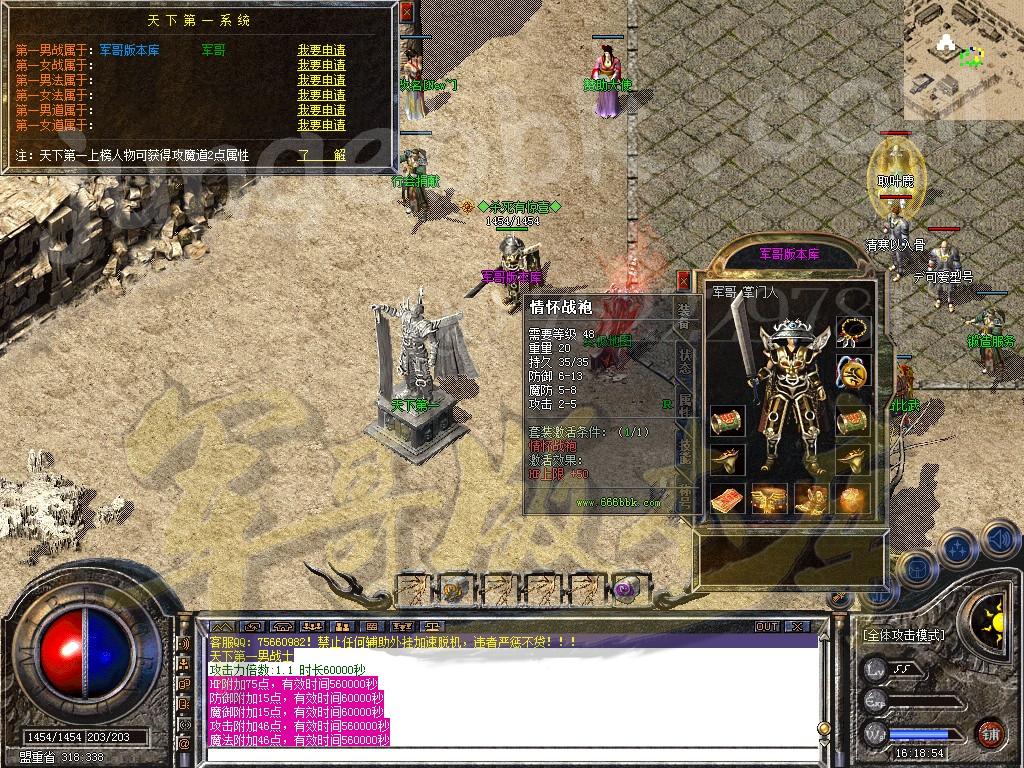Viewport: 1024px width, 768px height.
Task: Open the red 铺 shop button
Action: click(x=990, y=733)
